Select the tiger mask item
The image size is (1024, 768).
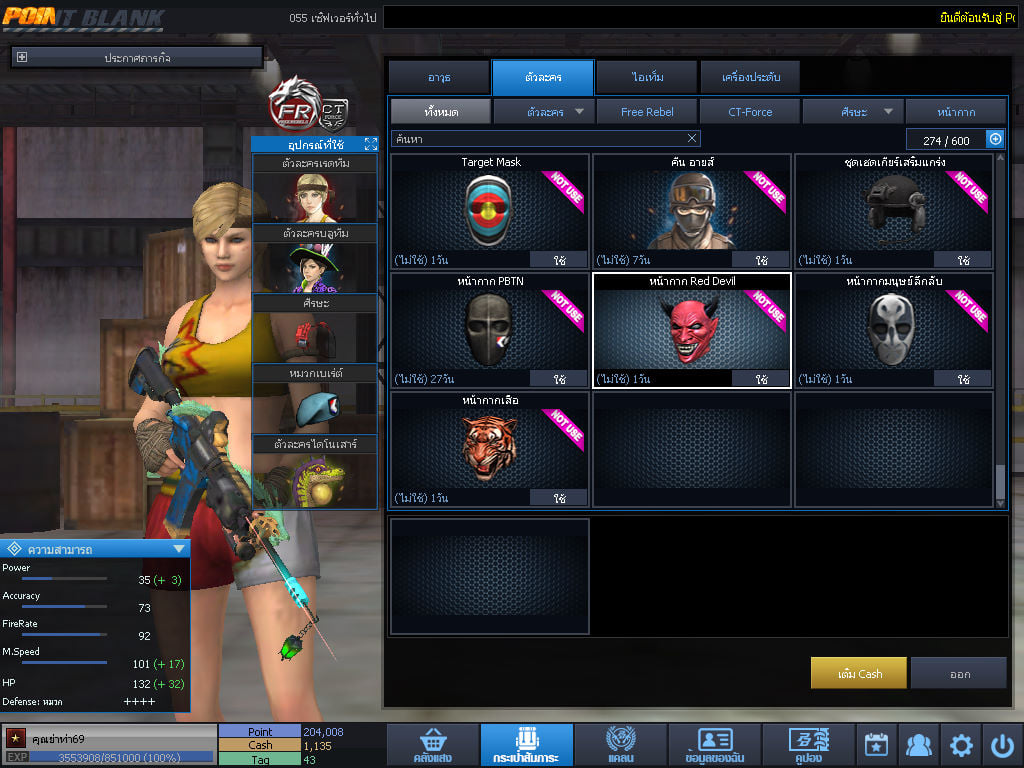pos(490,446)
